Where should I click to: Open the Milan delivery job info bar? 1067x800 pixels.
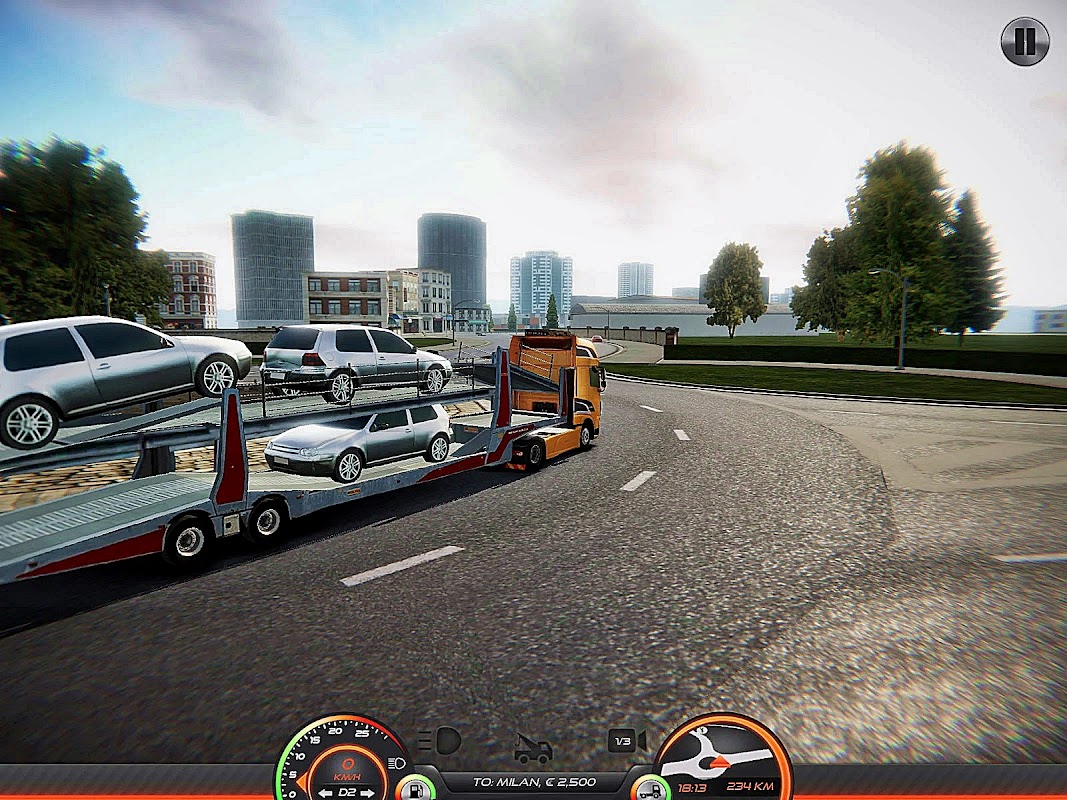pyautogui.click(x=533, y=781)
